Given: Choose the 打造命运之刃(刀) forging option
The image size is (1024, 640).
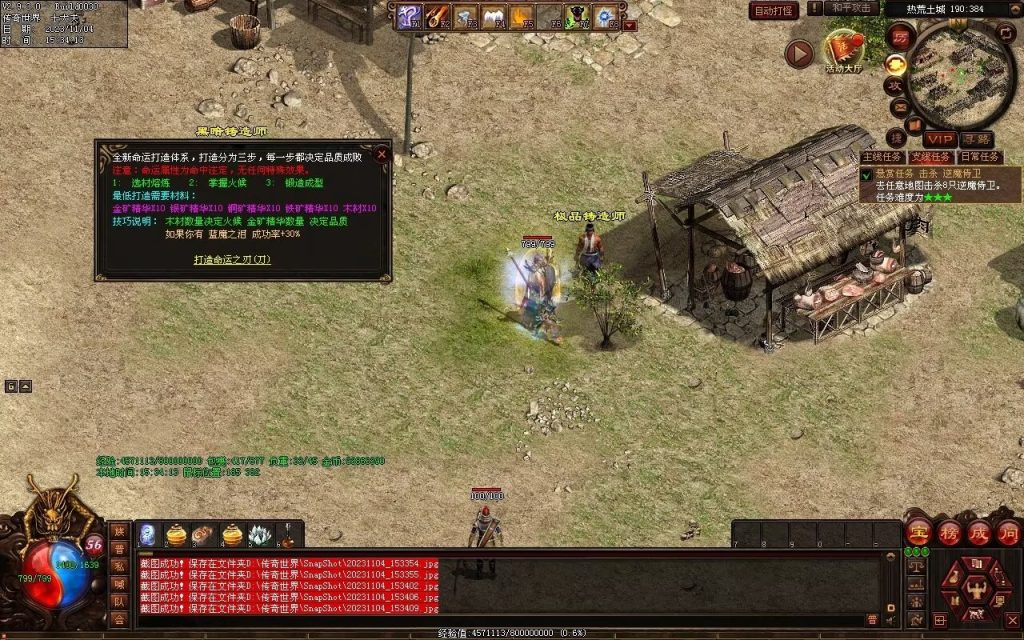Looking at the screenshot, I should point(232,259).
